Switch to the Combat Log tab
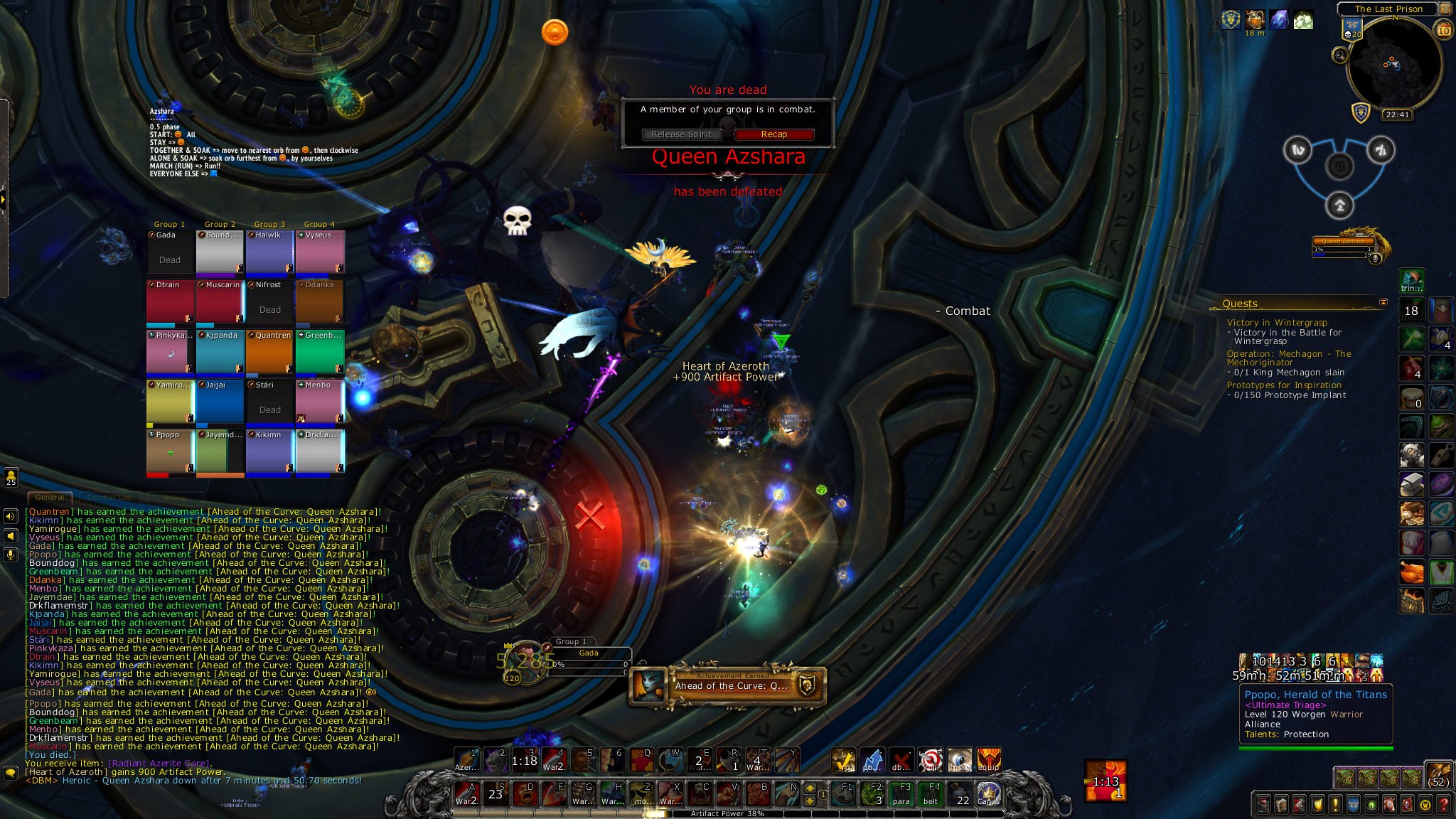Image resolution: width=1456 pixels, height=819 pixels. (x=109, y=497)
